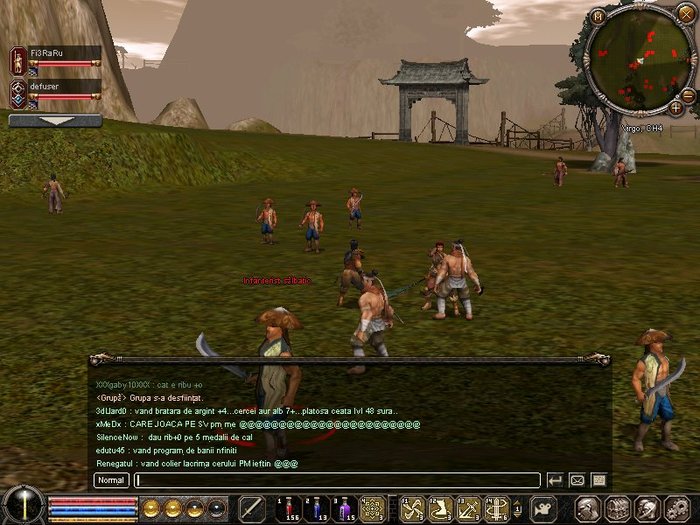Use the red potion in the quickslot
Screen dimensions: 700x525
pos(289,509)
